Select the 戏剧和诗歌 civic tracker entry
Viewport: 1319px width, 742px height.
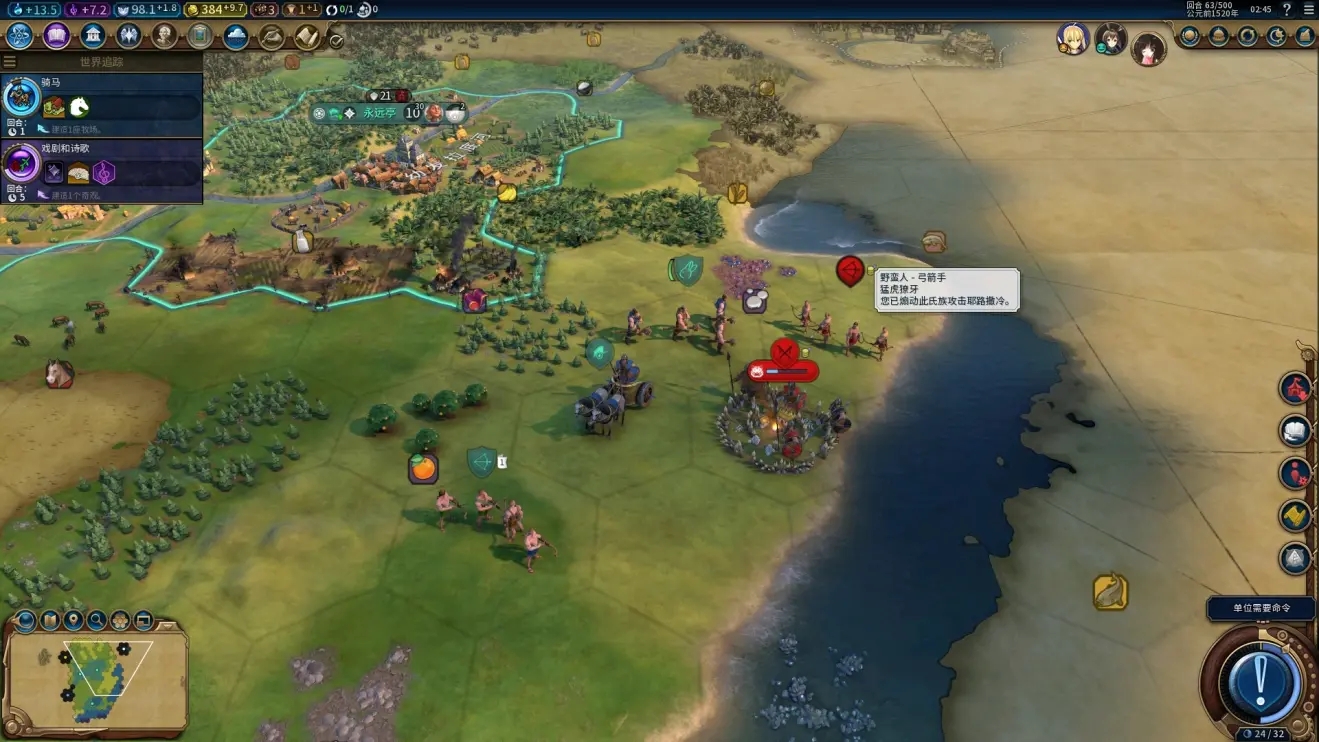[102, 170]
